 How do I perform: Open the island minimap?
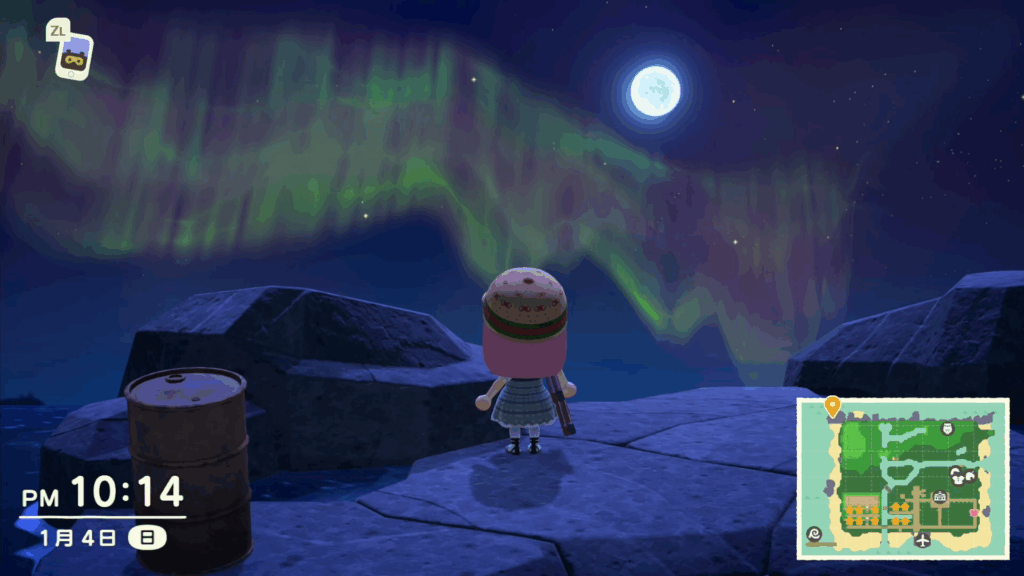tap(902, 478)
